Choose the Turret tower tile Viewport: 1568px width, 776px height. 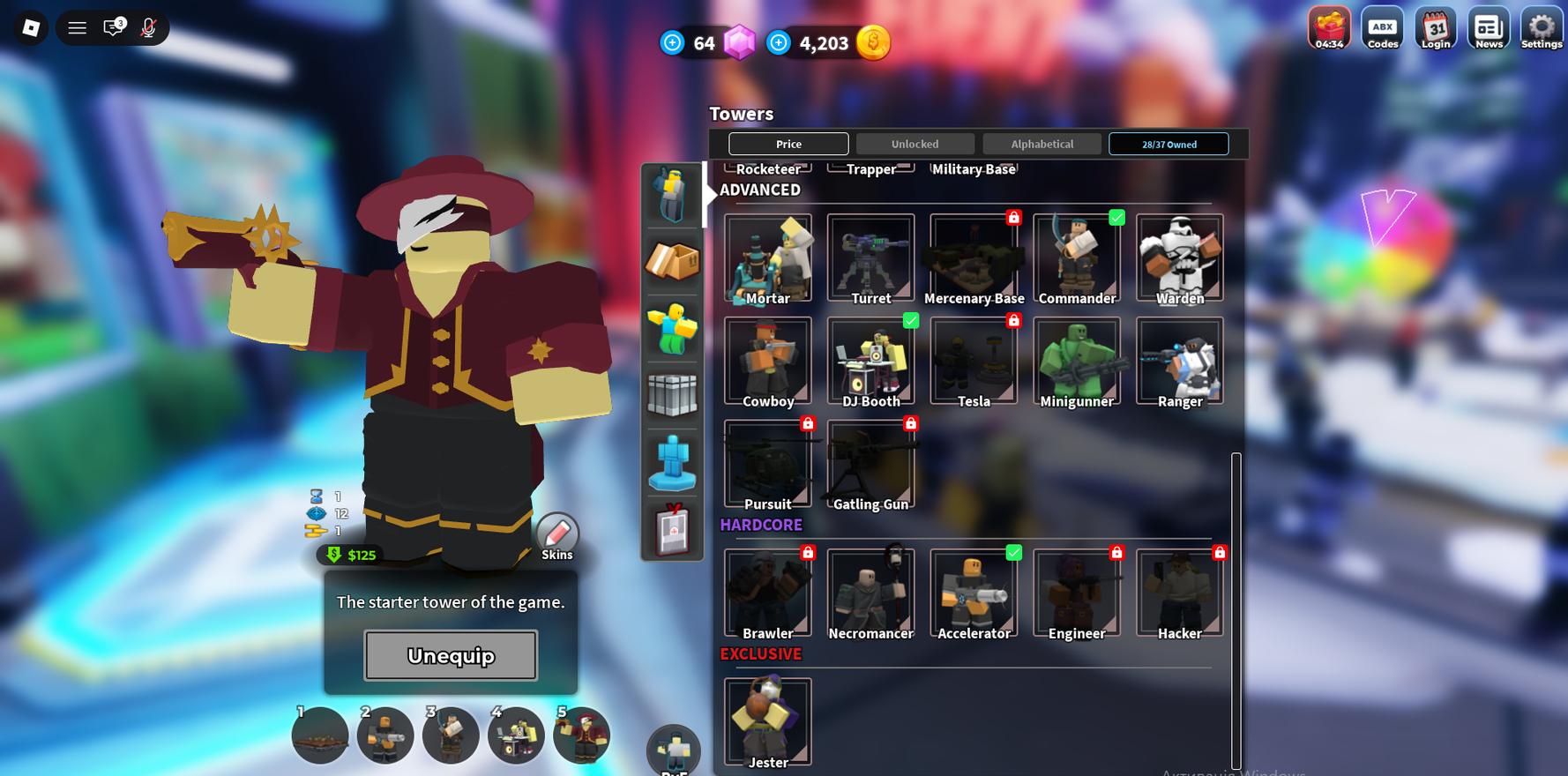point(870,258)
